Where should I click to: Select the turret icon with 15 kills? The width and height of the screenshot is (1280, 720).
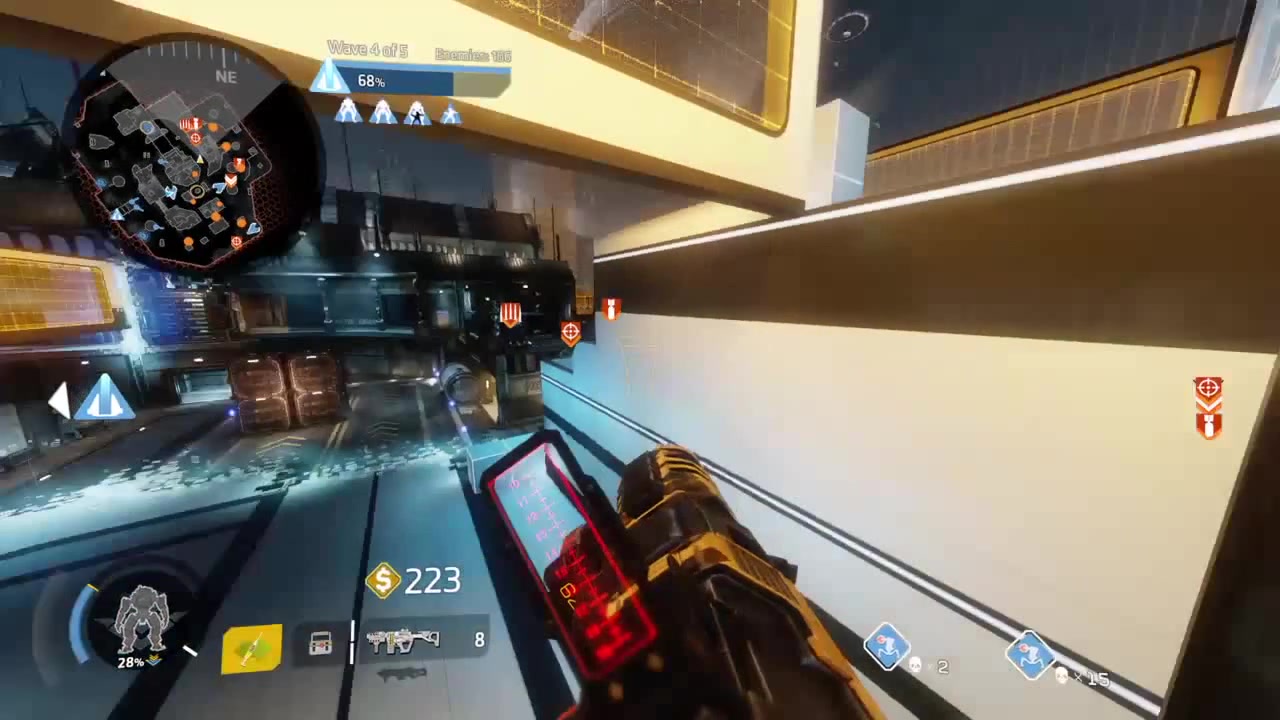coord(1029,655)
